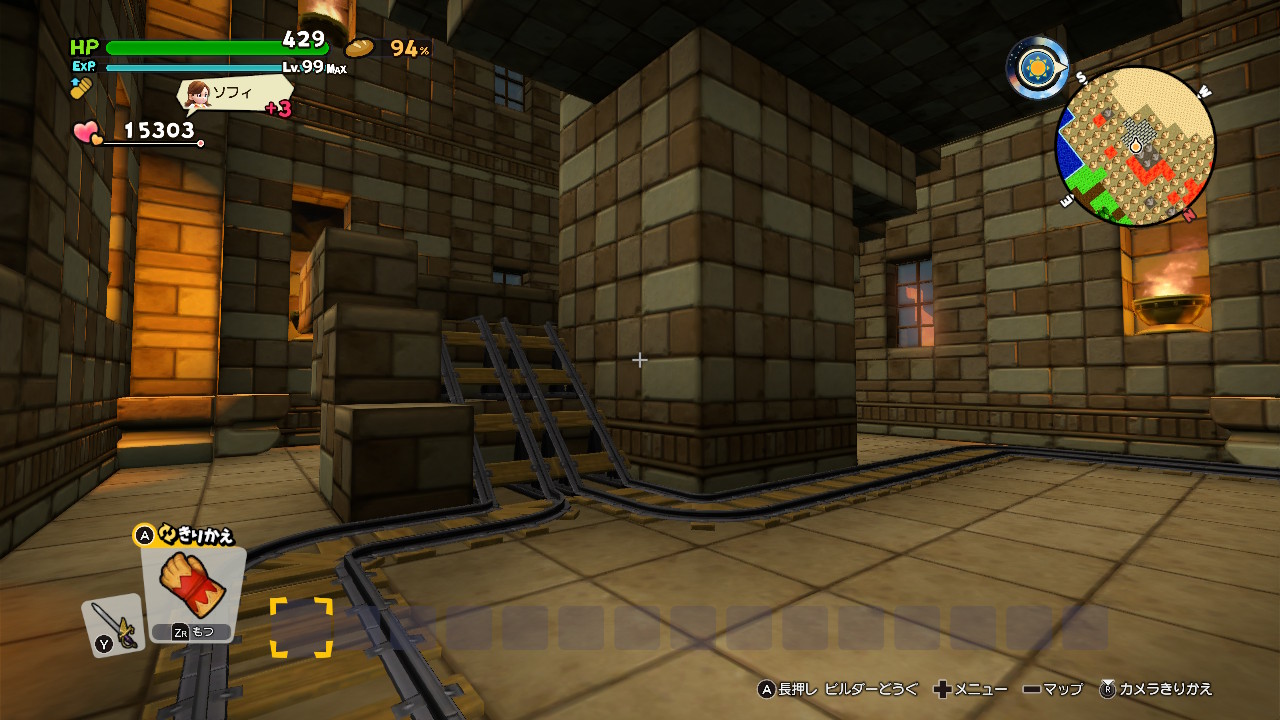Click the heart gratitude points icon

coord(86,132)
